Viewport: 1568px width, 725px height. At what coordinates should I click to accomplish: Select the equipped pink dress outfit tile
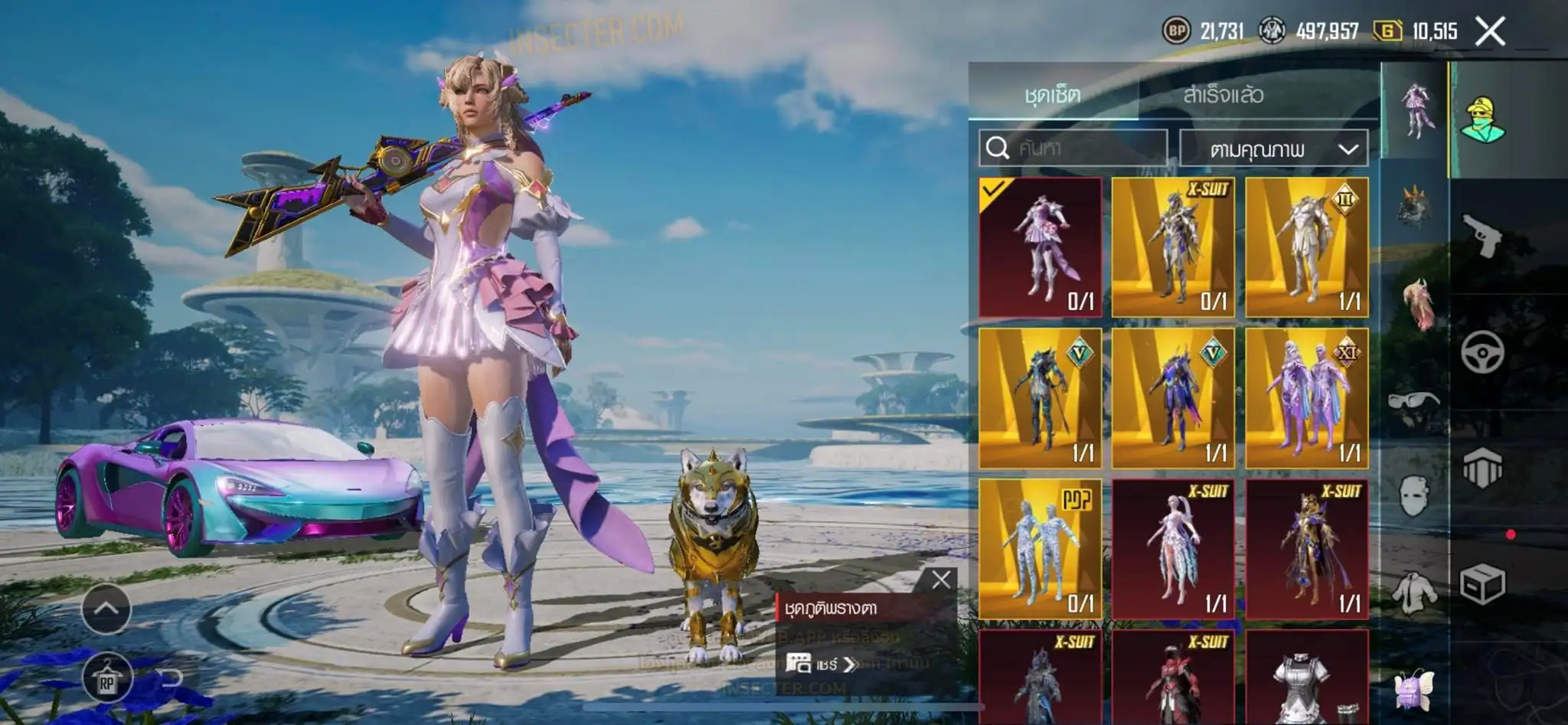tap(1040, 247)
